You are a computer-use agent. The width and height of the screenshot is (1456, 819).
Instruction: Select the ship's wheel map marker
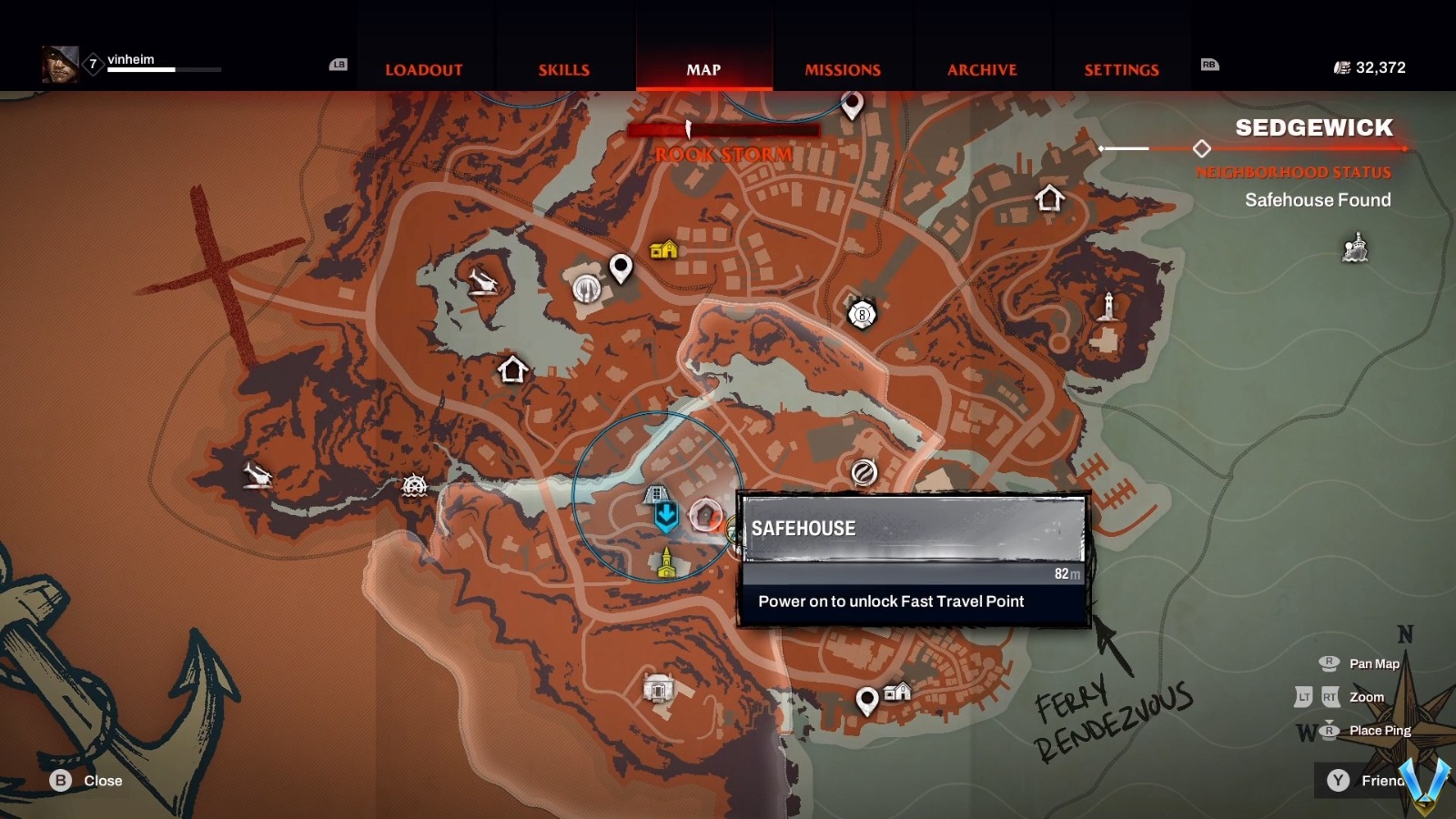tap(414, 485)
